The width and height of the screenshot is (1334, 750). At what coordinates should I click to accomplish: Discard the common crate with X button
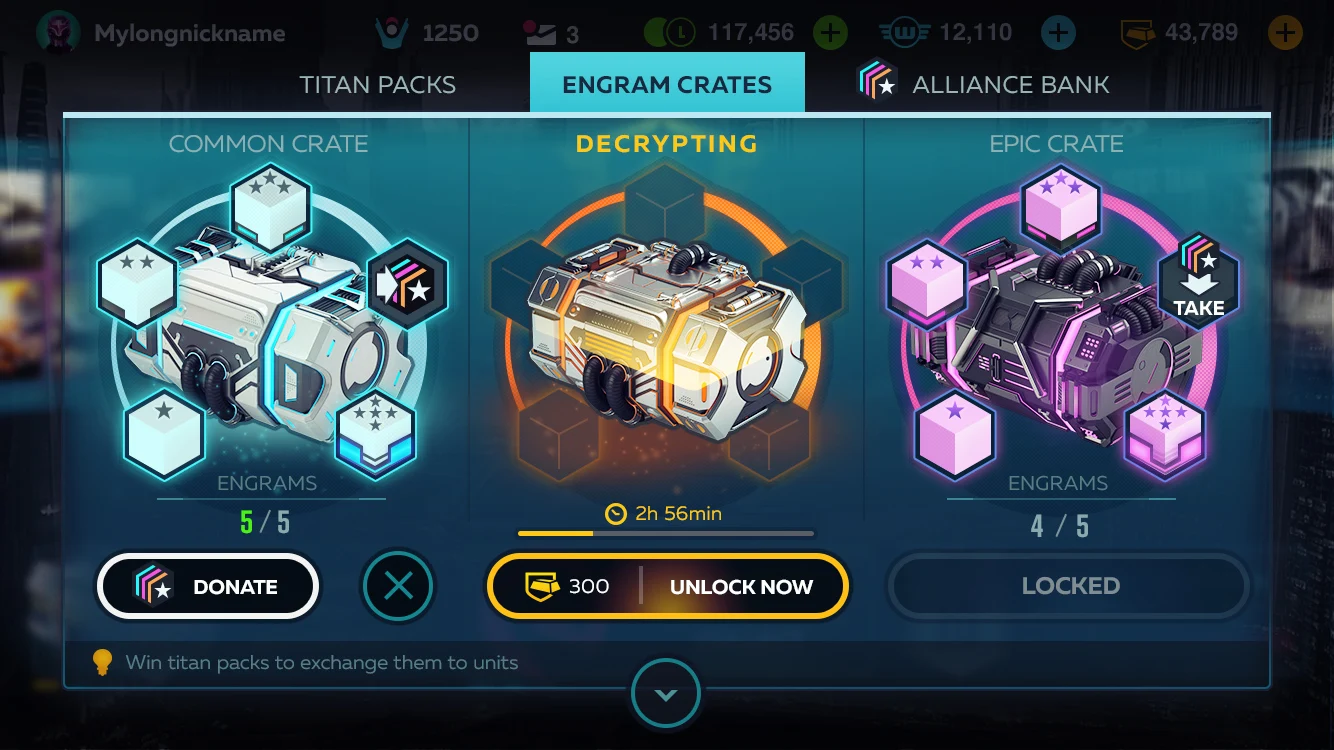(398, 587)
